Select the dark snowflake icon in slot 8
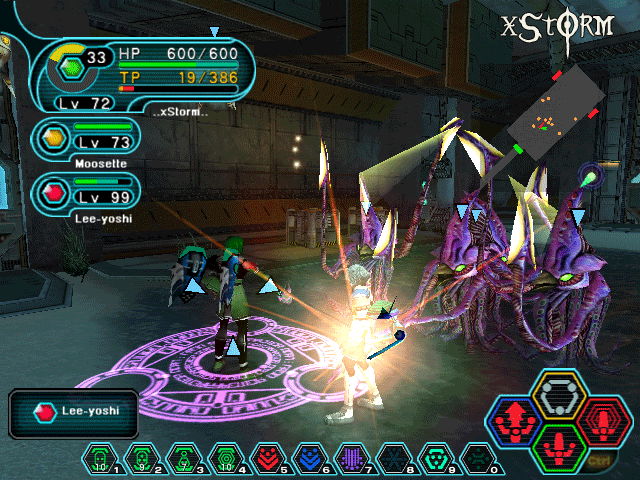The height and width of the screenshot is (480, 640). [x=394, y=457]
